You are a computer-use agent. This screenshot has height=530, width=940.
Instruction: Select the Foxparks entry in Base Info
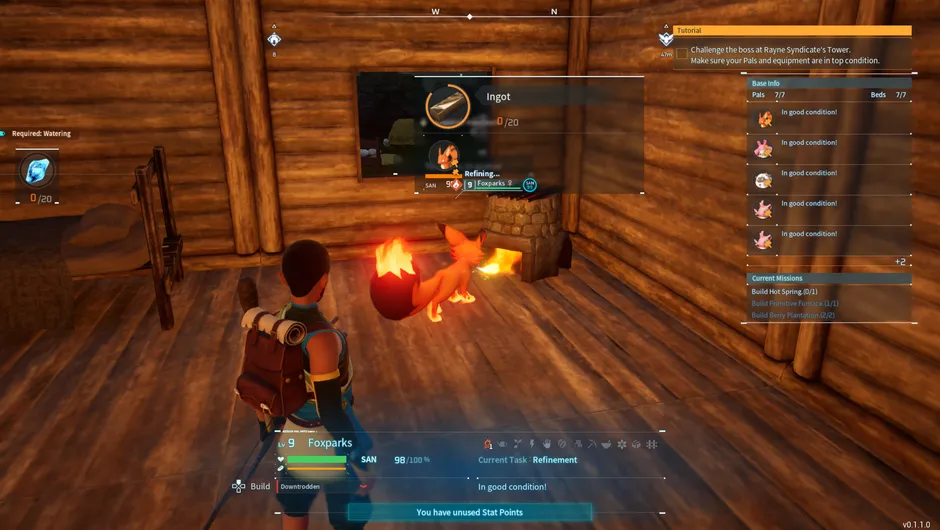pos(764,119)
